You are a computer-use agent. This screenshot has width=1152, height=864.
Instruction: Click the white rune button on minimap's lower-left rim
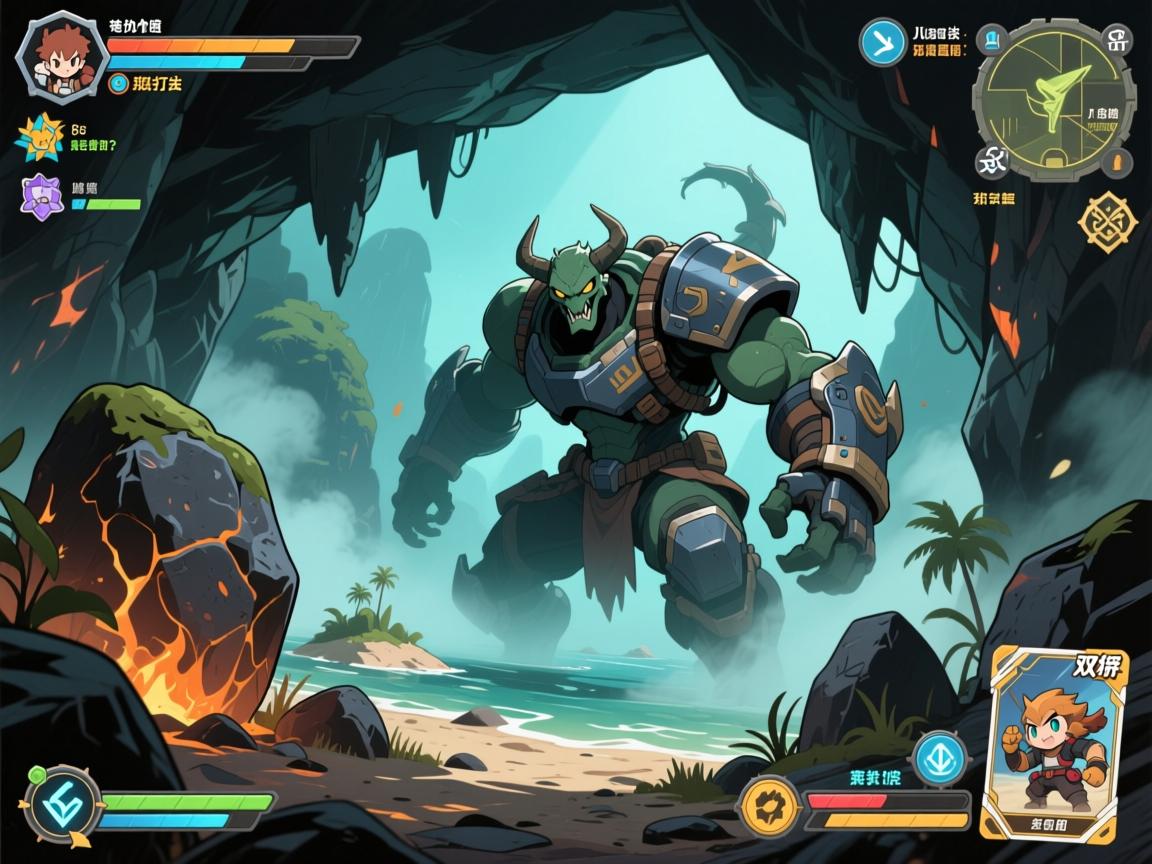992,159
